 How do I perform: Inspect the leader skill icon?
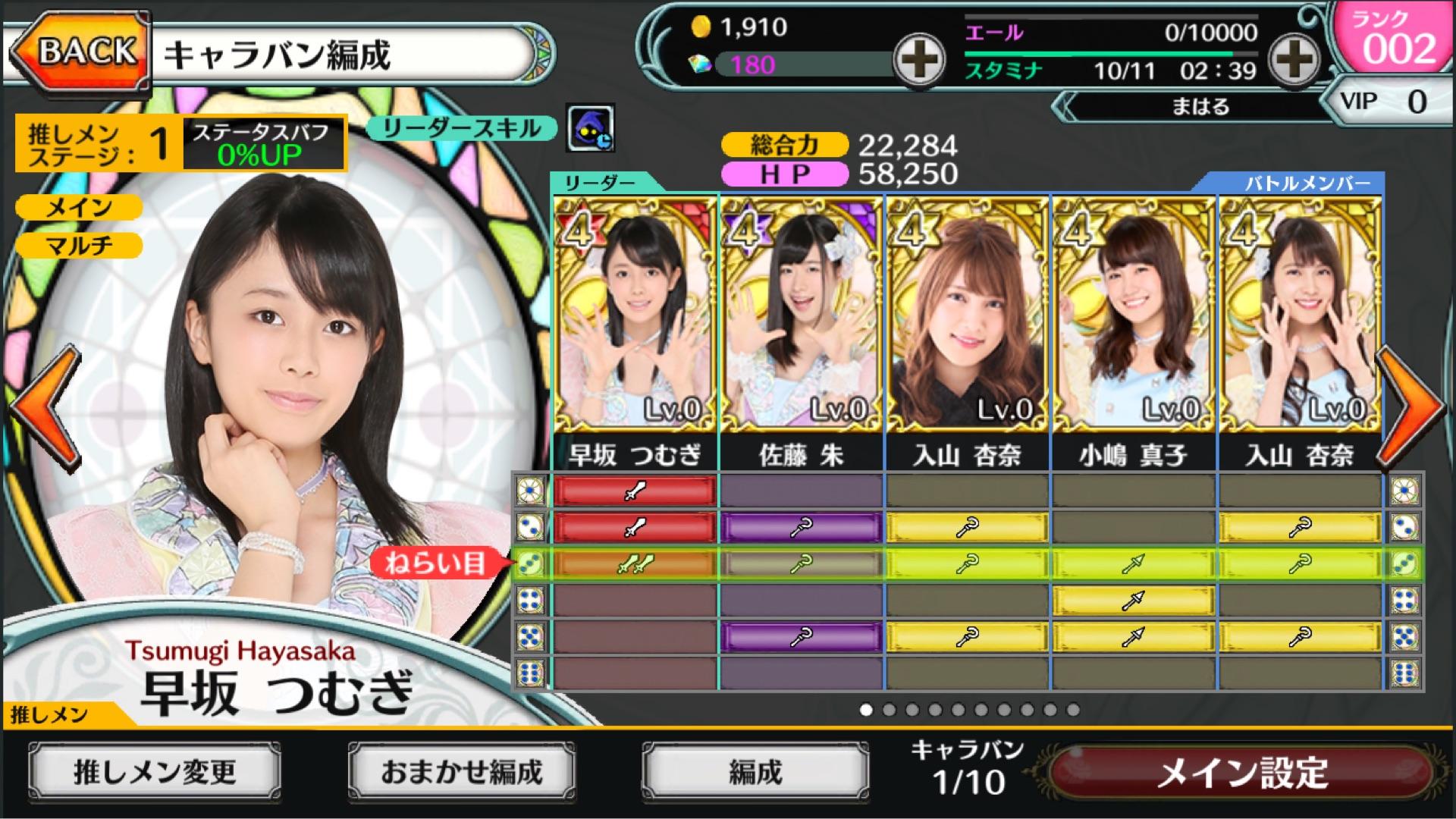[x=590, y=128]
